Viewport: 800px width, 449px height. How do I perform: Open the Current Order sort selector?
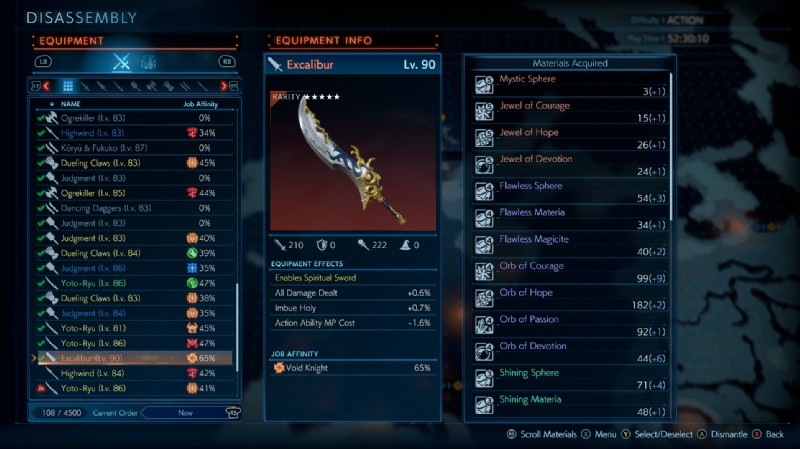[185, 412]
